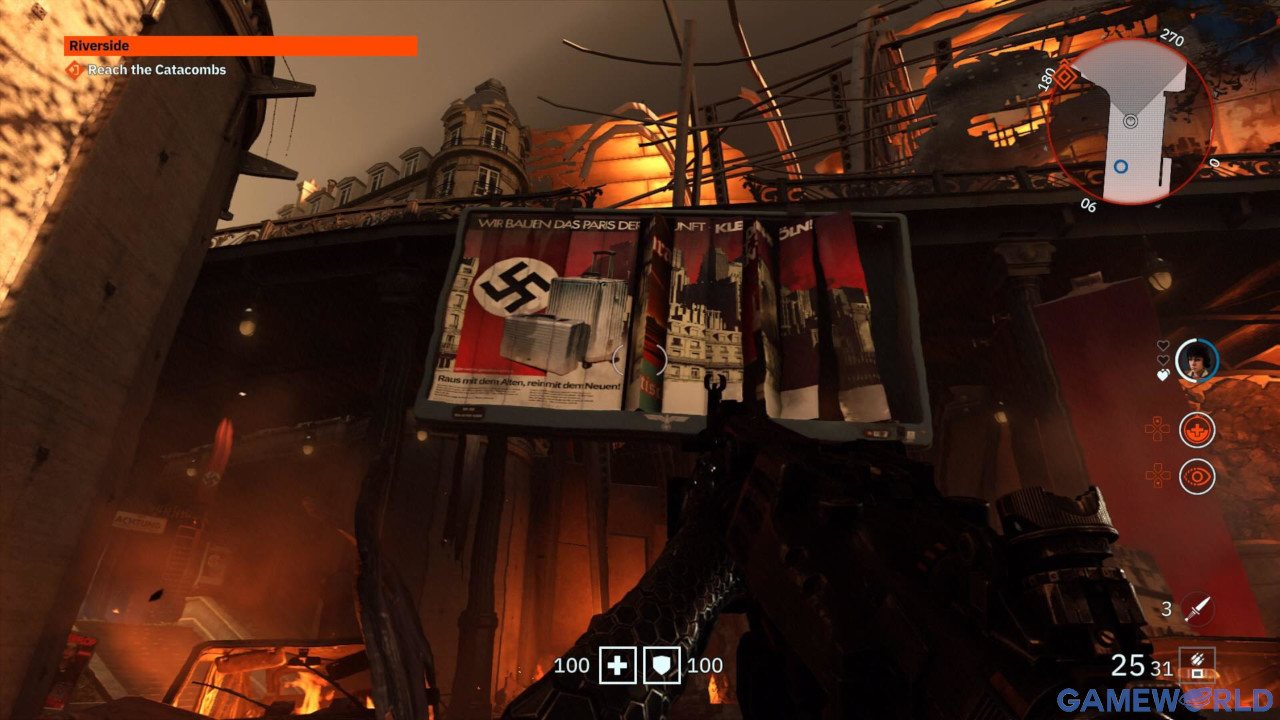Activate the eye pep signal icon
Image resolution: width=1280 pixels, height=720 pixels.
pos(1197,477)
